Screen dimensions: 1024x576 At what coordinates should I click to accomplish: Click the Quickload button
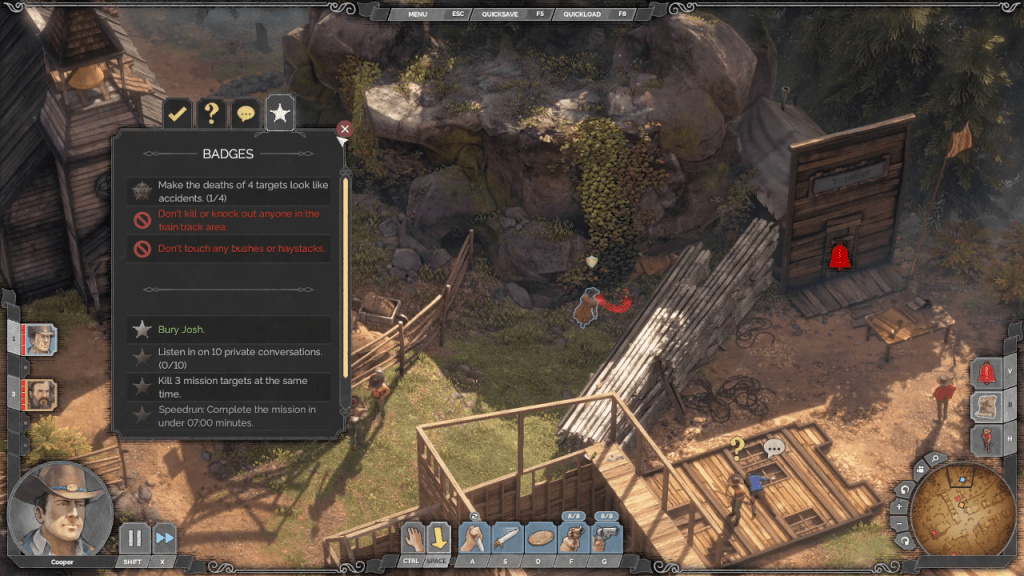coord(581,14)
